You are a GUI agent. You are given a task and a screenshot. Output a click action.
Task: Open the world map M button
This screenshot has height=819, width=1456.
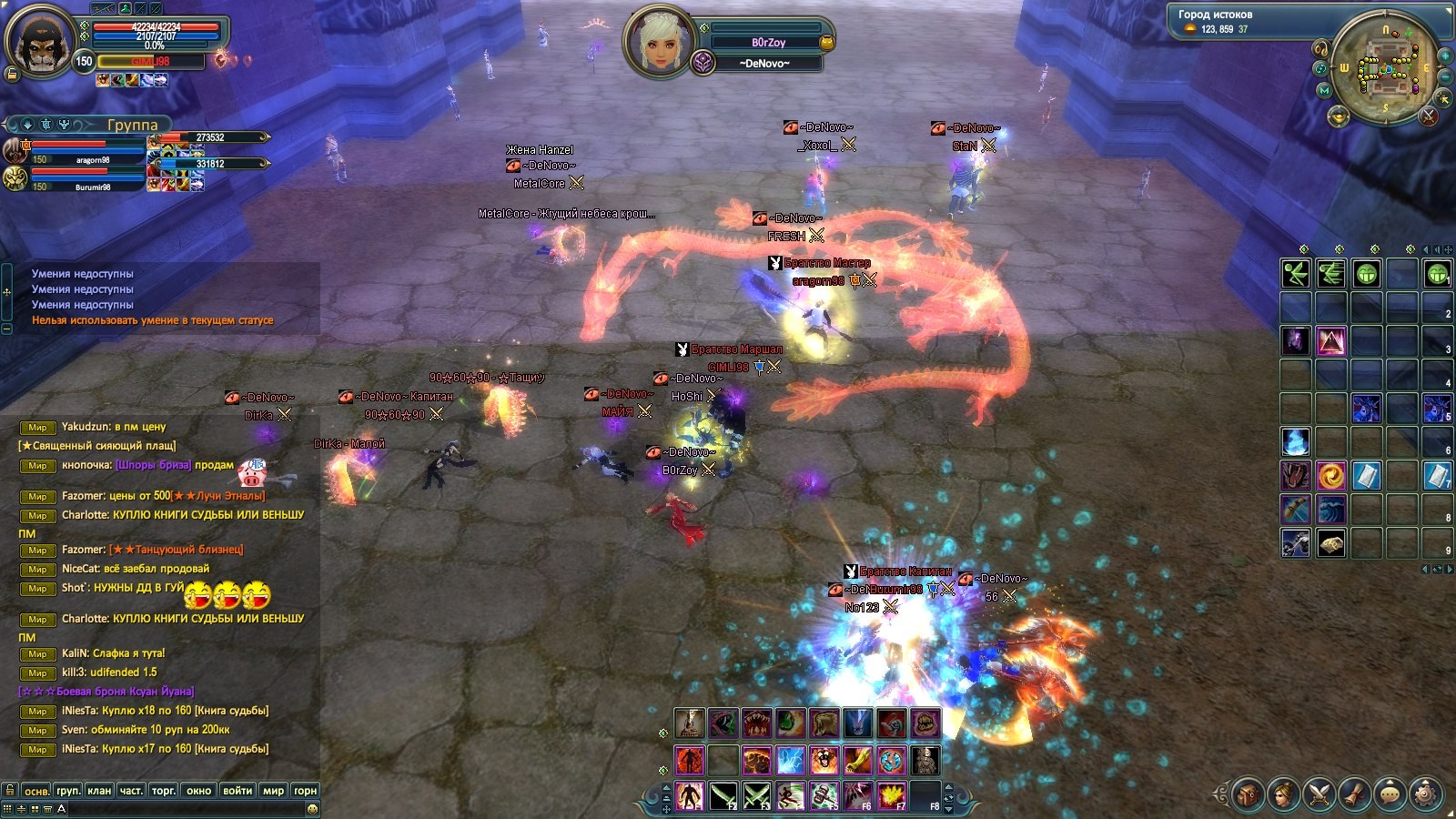pyautogui.click(x=1324, y=90)
